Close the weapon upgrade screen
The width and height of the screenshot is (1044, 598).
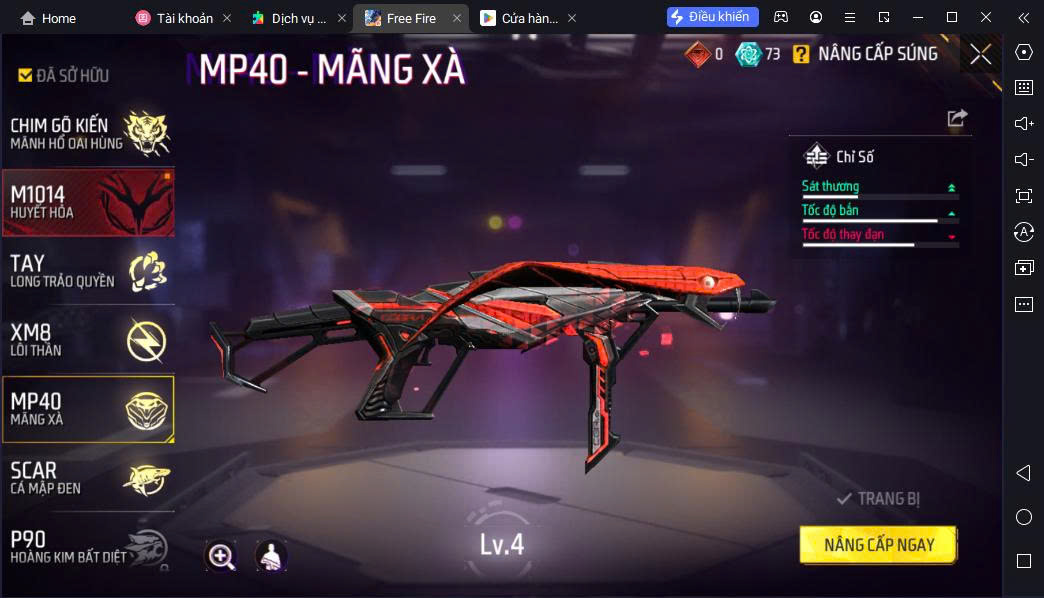point(980,54)
